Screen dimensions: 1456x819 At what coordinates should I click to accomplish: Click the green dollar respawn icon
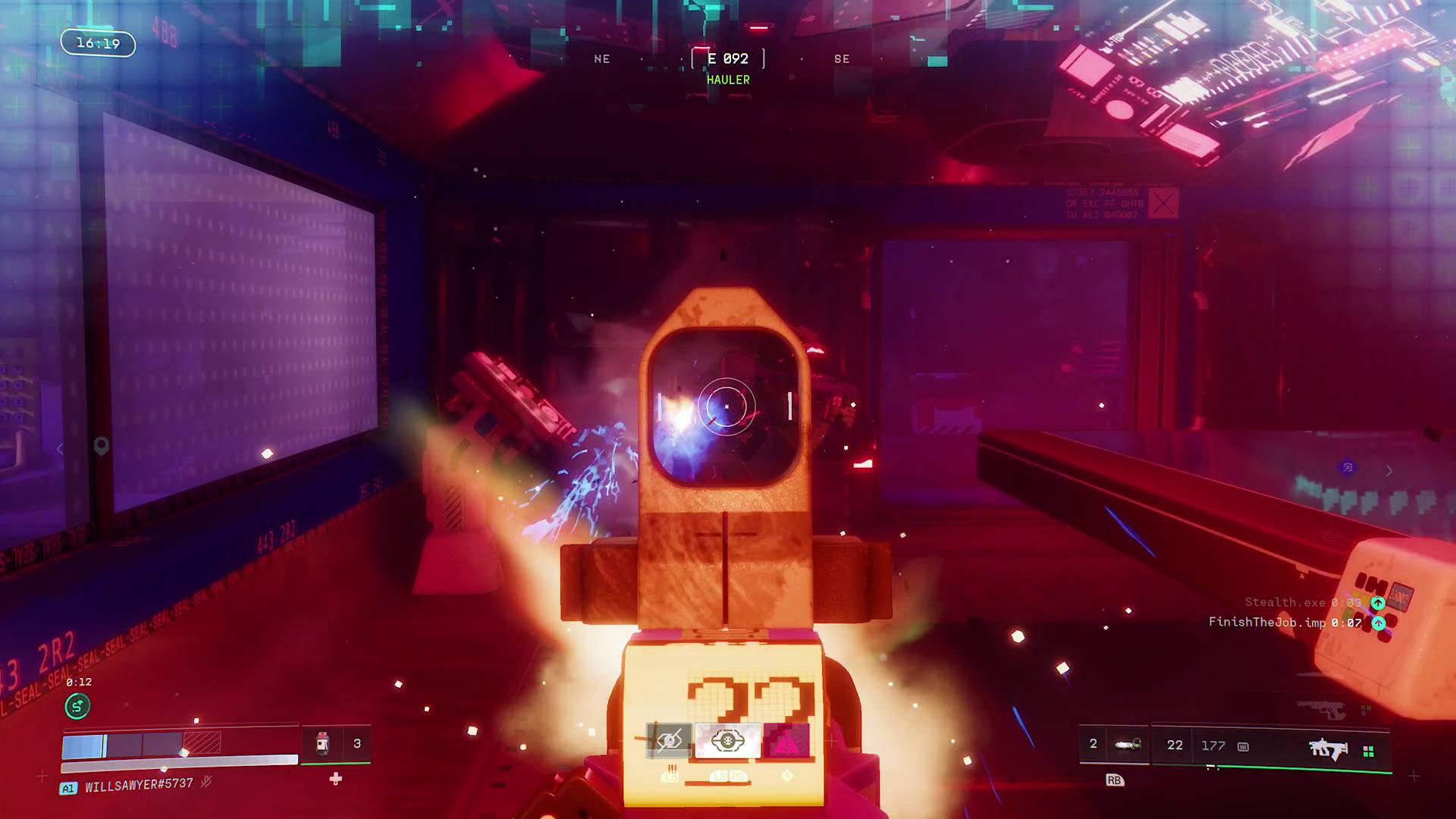point(78,706)
